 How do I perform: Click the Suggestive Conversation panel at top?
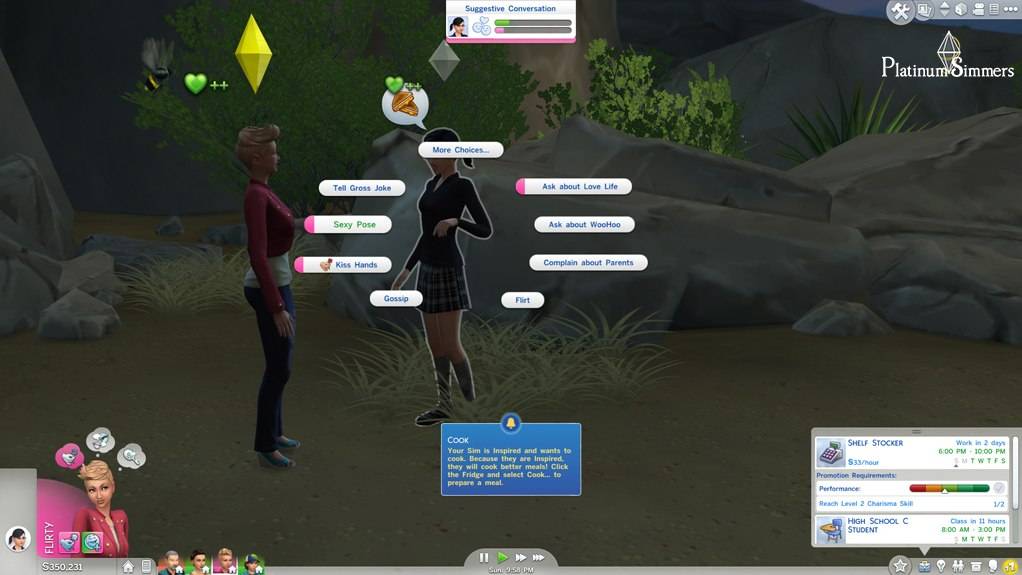click(x=511, y=21)
